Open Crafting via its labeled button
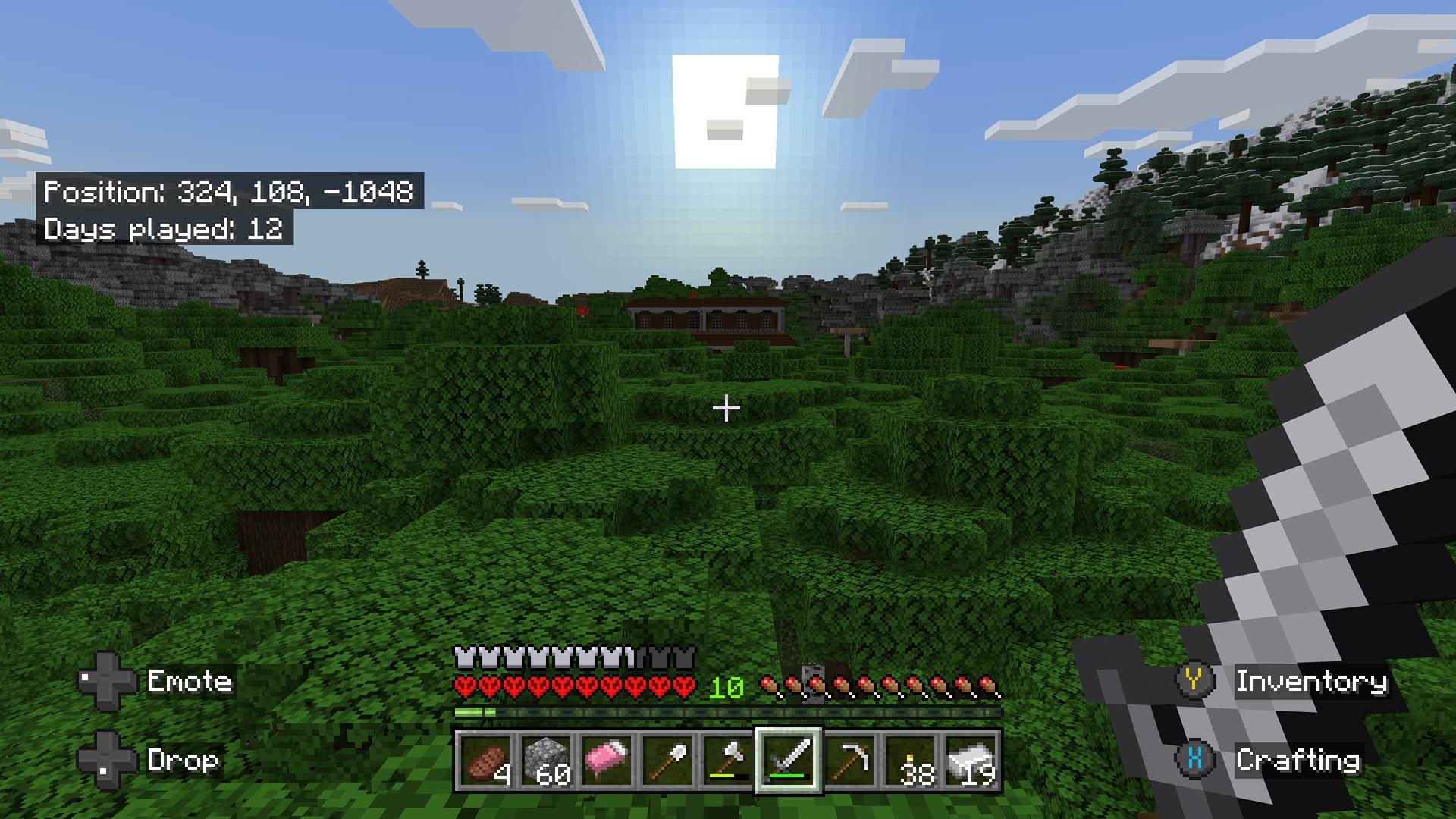 (x=1299, y=758)
